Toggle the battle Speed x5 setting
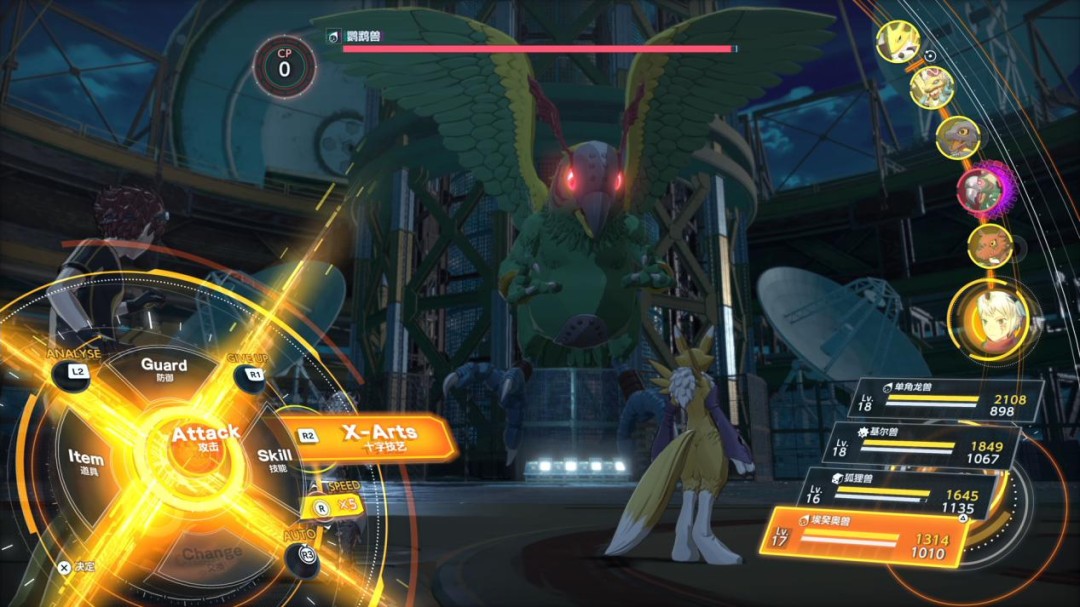Image resolution: width=1080 pixels, height=607 pixels. pyautogui.click(x=336, y=505)
